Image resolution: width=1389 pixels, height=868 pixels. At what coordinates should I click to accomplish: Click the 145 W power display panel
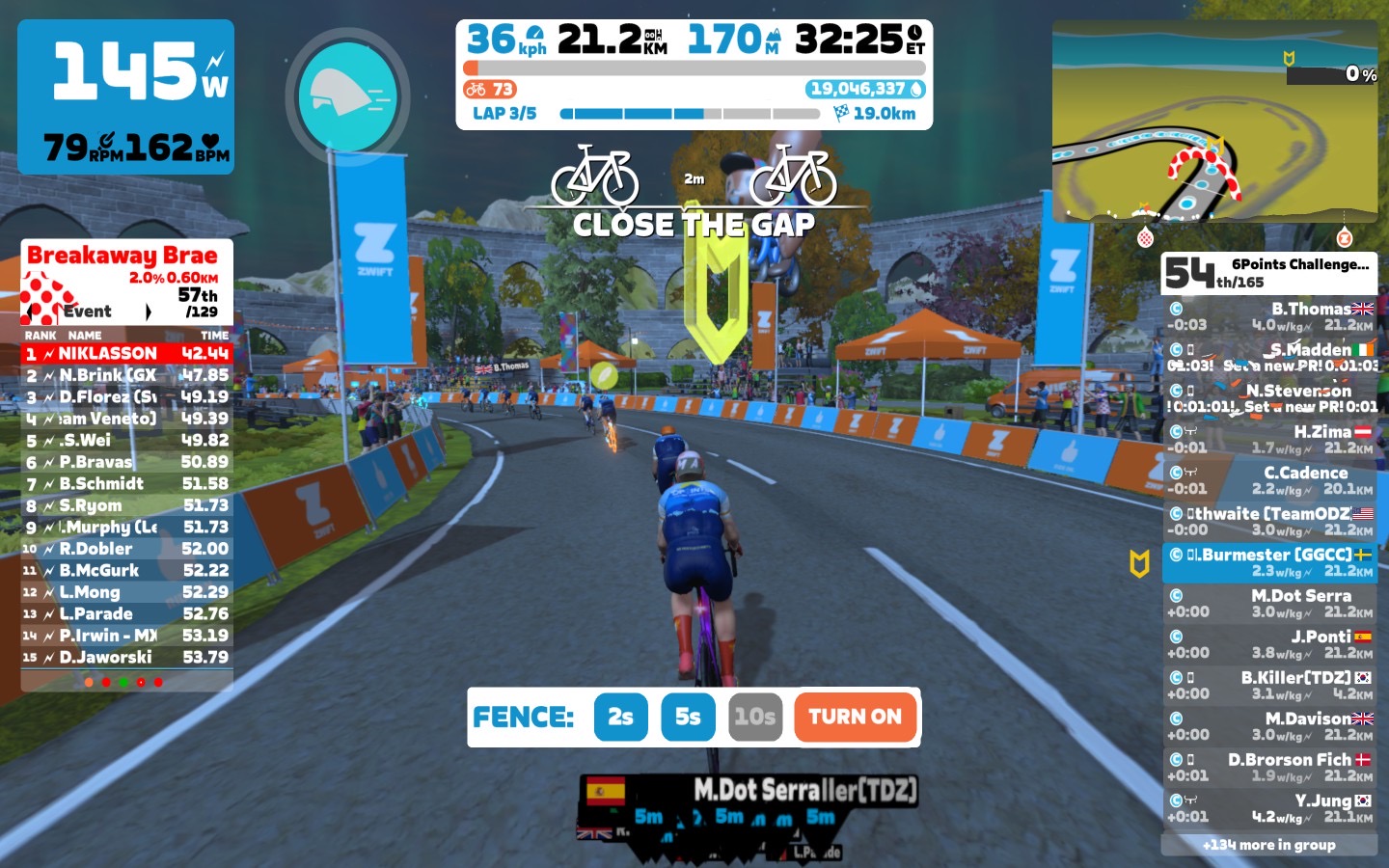[x=126, y=96]
